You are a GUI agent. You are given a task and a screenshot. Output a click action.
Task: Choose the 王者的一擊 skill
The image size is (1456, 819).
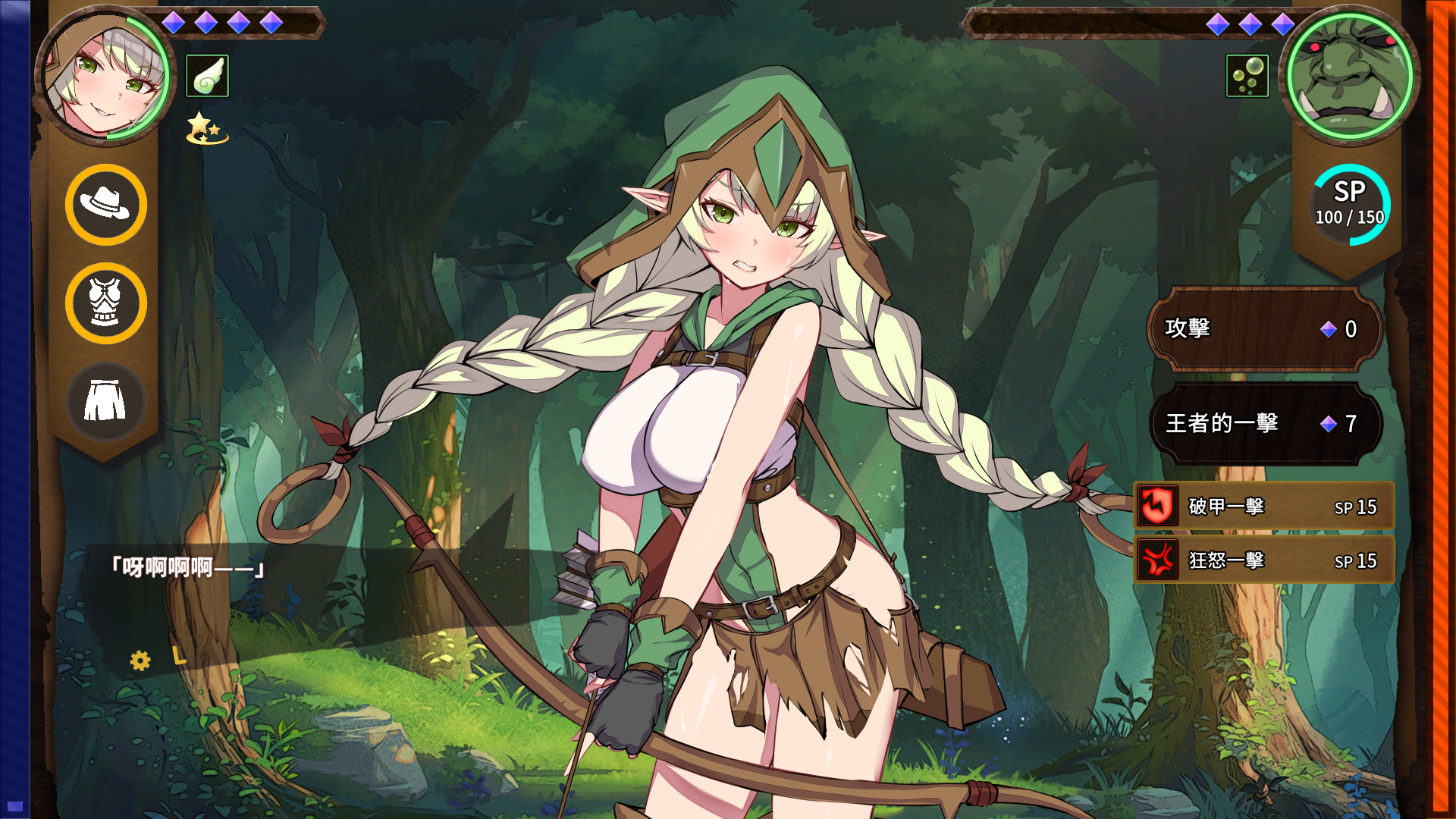[x=1264, y=423]
